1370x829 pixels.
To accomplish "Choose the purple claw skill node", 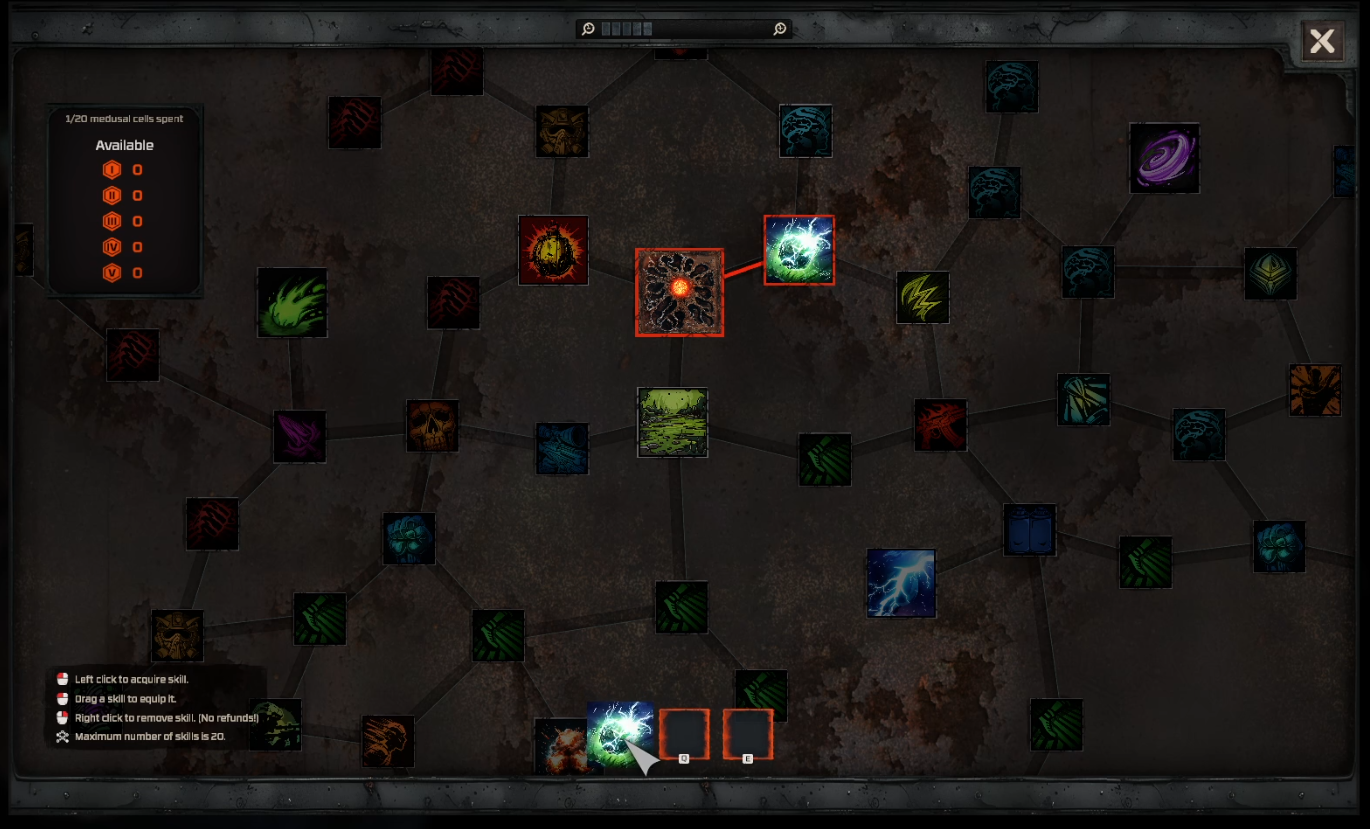I will click(299, 437).
